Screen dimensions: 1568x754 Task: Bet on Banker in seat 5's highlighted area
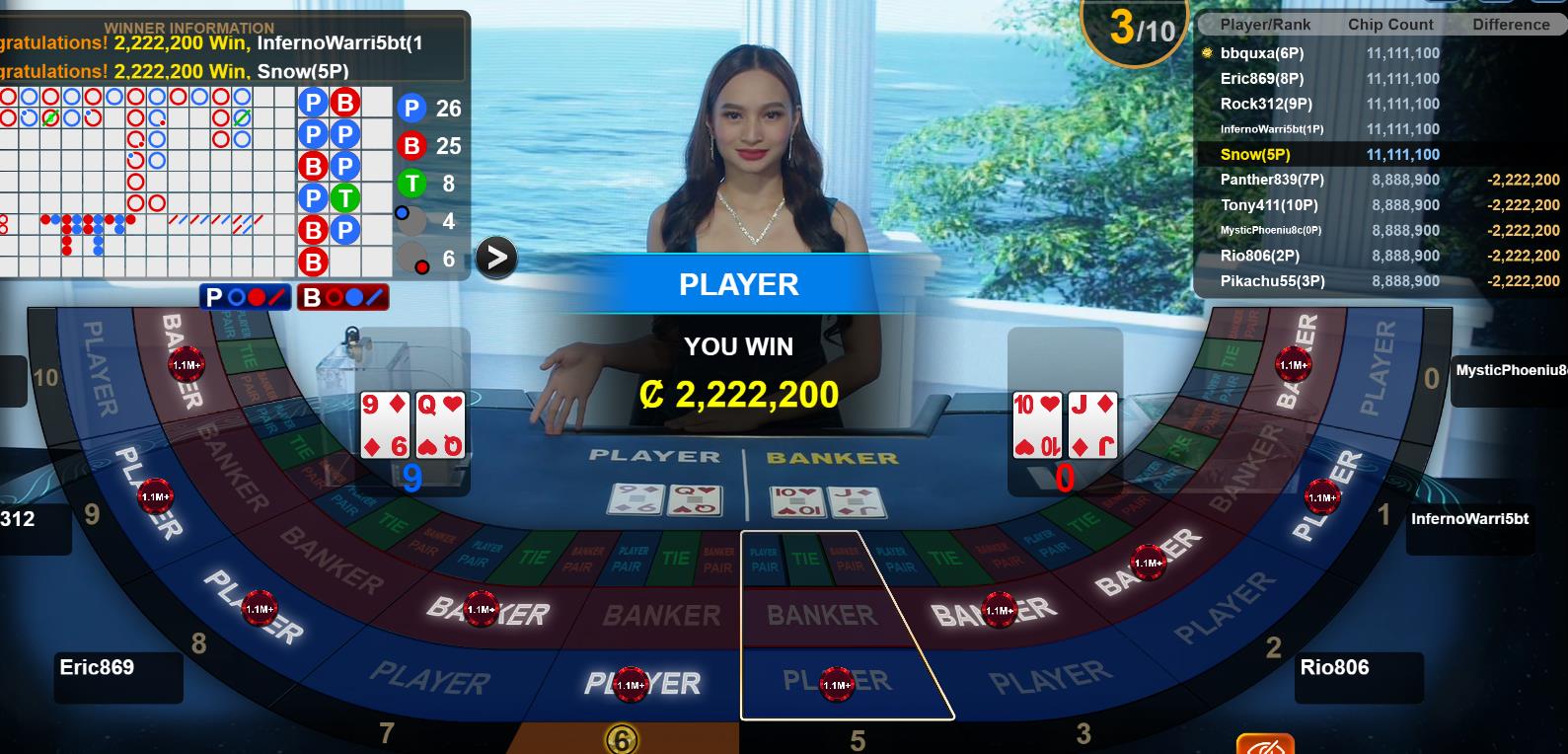821,616
